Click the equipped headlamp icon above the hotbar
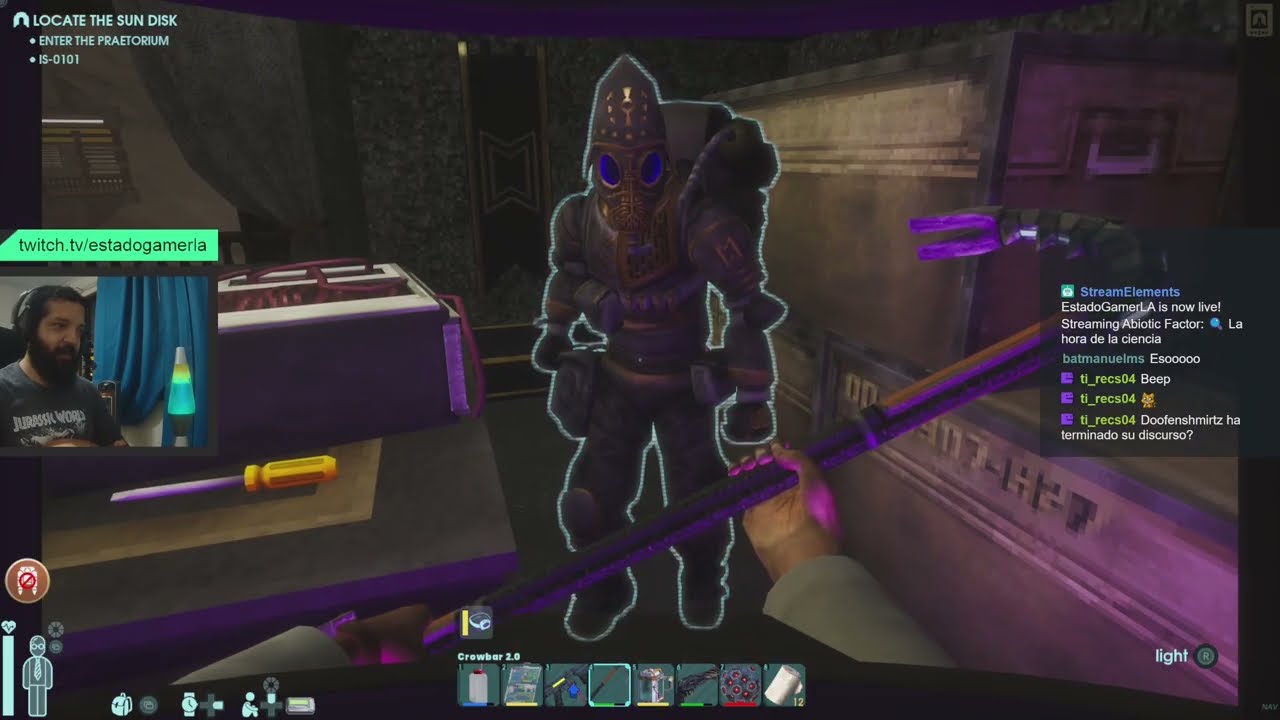The height and width of the screenshot is (720, 1280). (x=477, y=623)
